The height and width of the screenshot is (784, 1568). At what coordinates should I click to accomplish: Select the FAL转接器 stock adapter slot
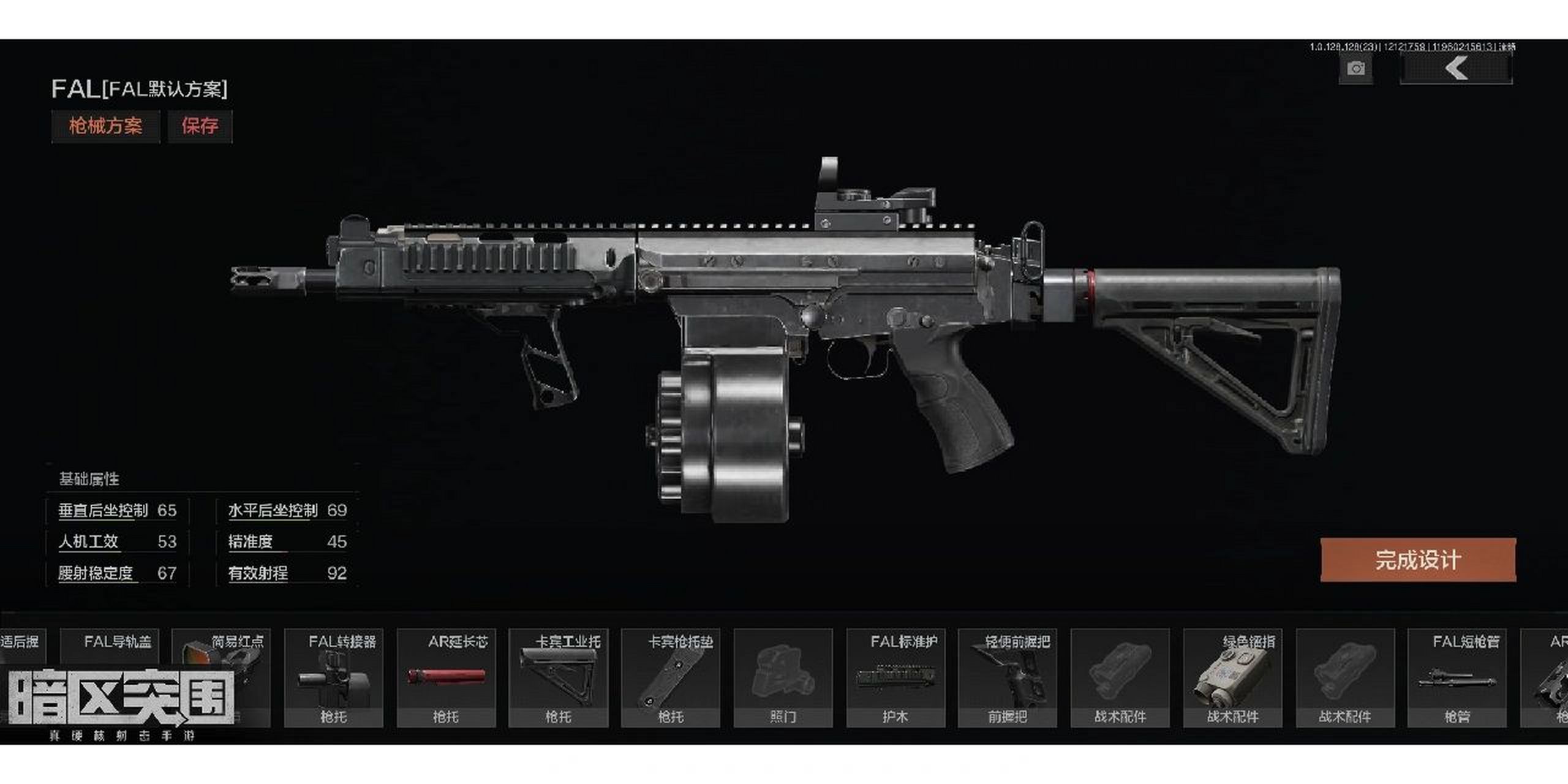point(334,677)
